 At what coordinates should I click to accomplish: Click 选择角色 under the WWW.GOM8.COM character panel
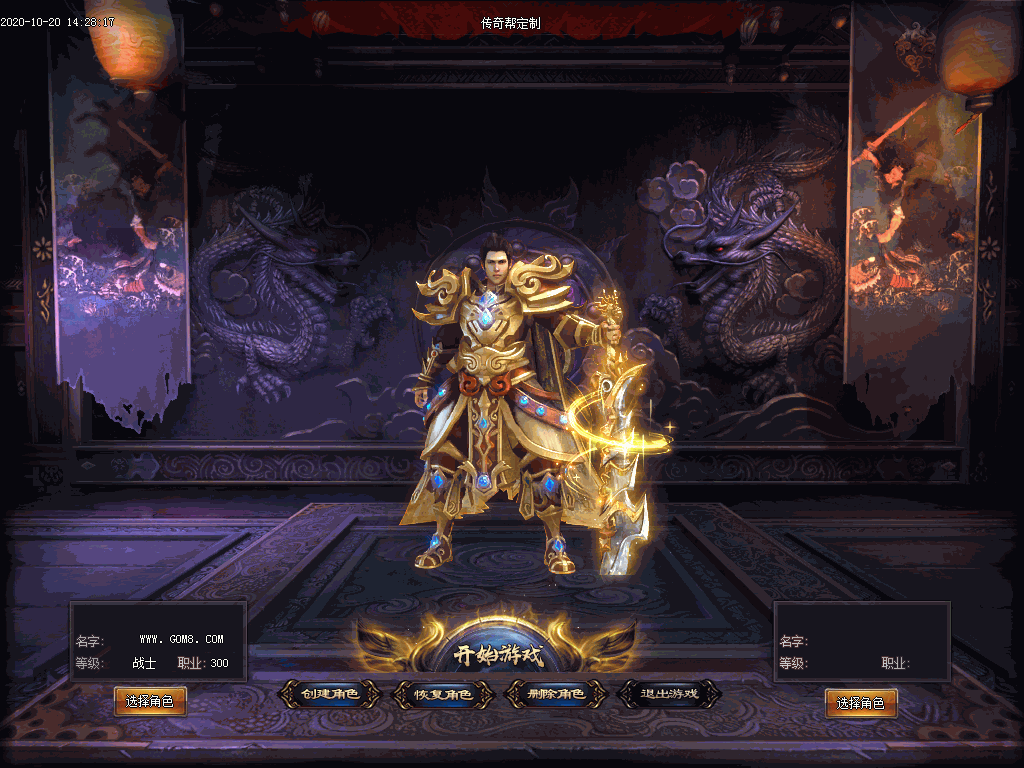click(x=150, y=702)
